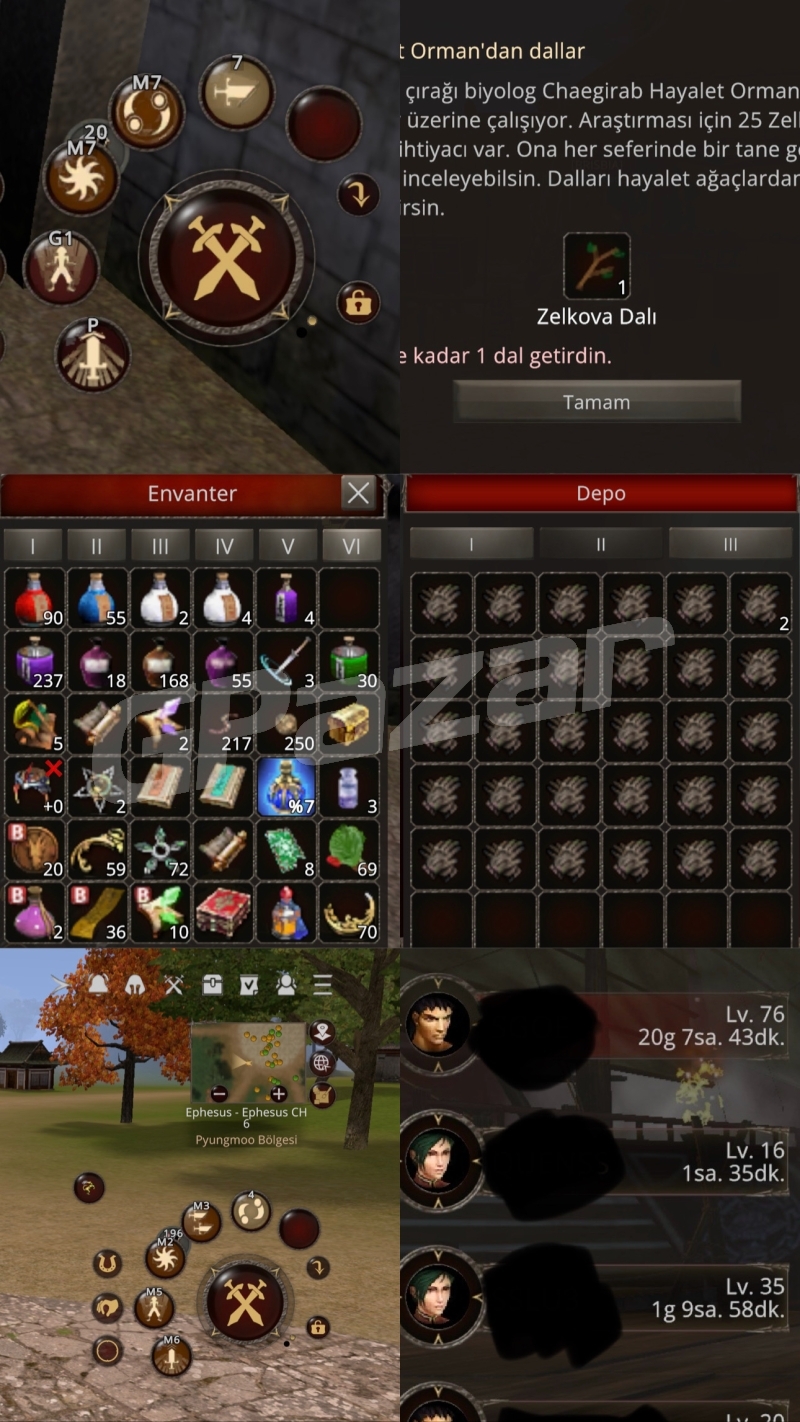Choose the green leaf stack of 69
Image resolution: width=800 pixels, height=1422 pixels.
click(x=350, y=850)
